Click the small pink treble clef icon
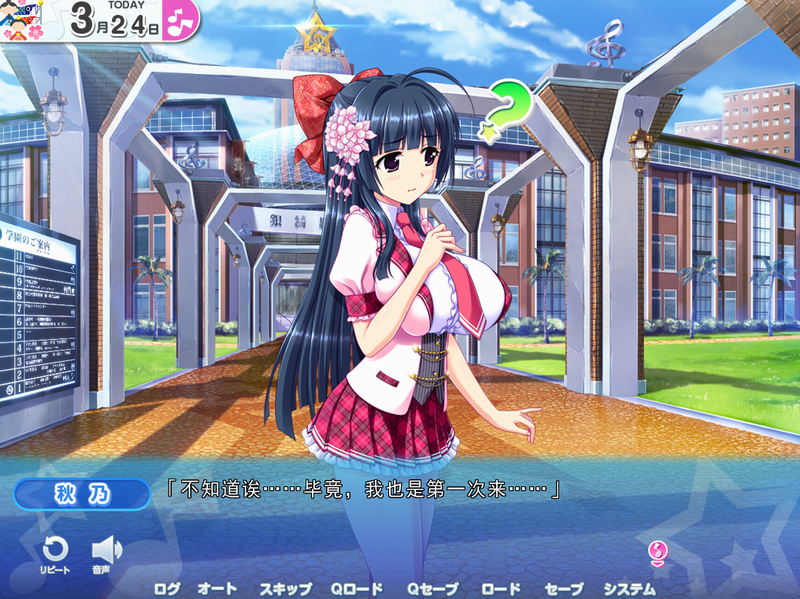The image size is (800, 599). click(657, 551)
